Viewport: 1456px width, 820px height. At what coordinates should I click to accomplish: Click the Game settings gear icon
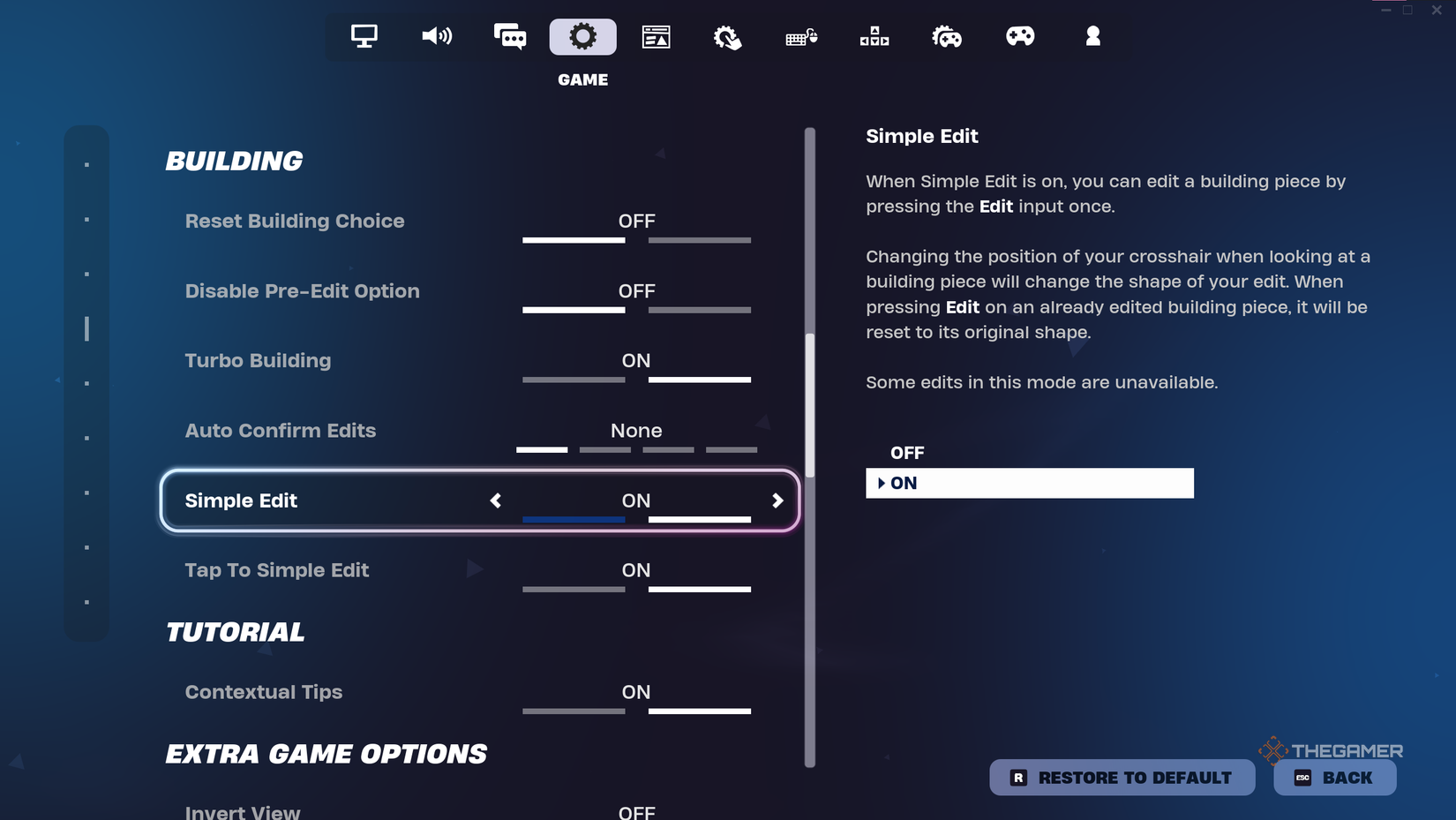pos(582,36)
